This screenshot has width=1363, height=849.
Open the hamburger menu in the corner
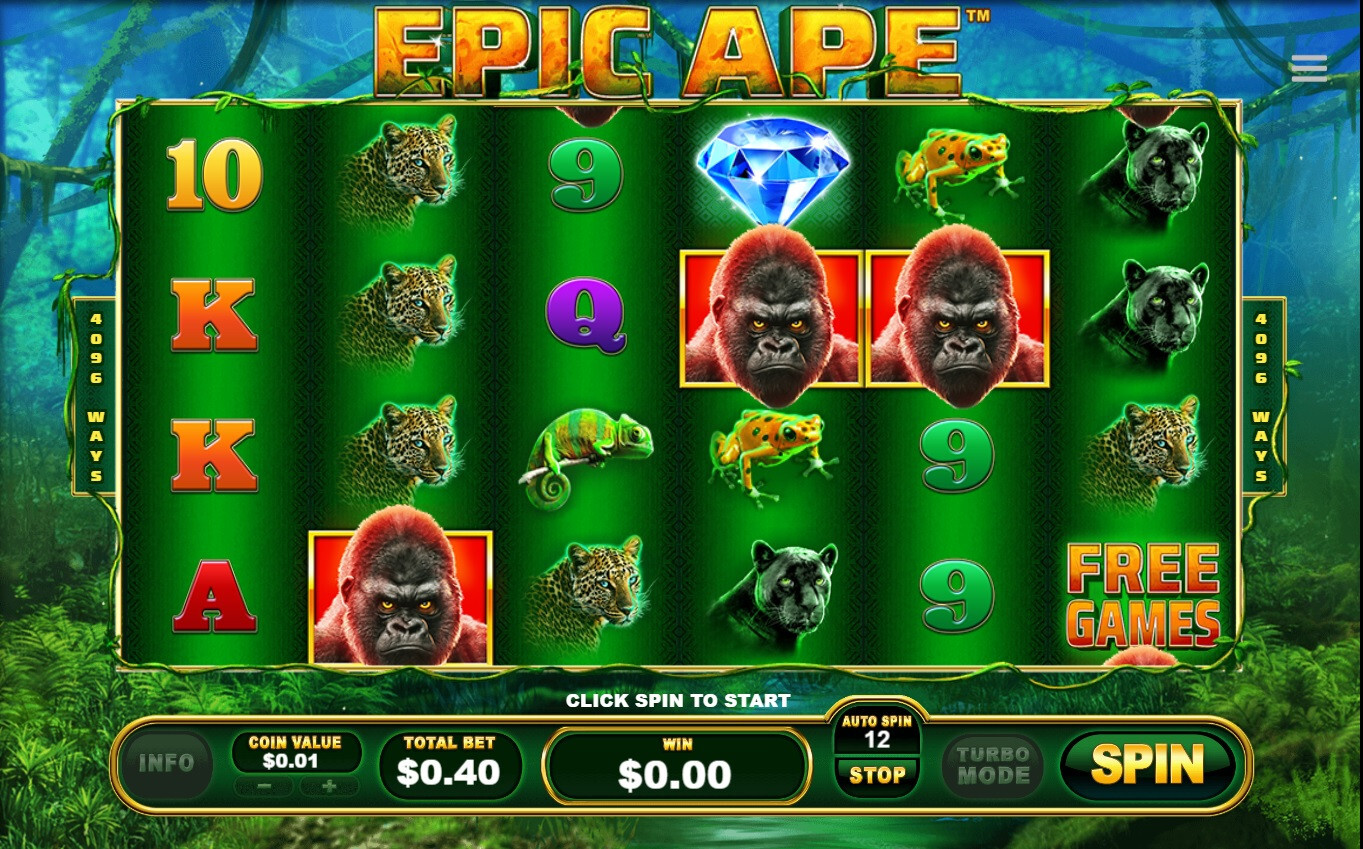(x=1308, y=67)
